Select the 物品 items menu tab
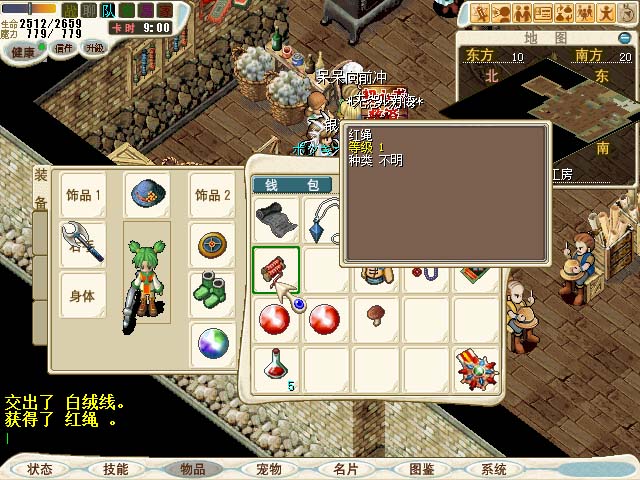This screenshot has width=640, height=480. [193, 469]
